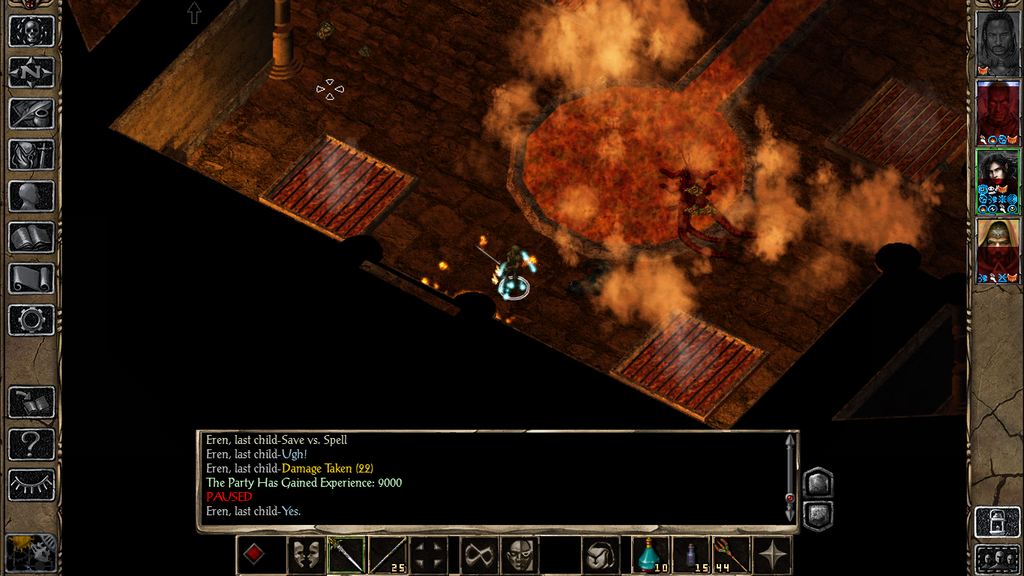The image size is (1024, 576).
Task: Select the grayed-out bearded character portrait
Action: pyautogui.click(x=997, y=40)
